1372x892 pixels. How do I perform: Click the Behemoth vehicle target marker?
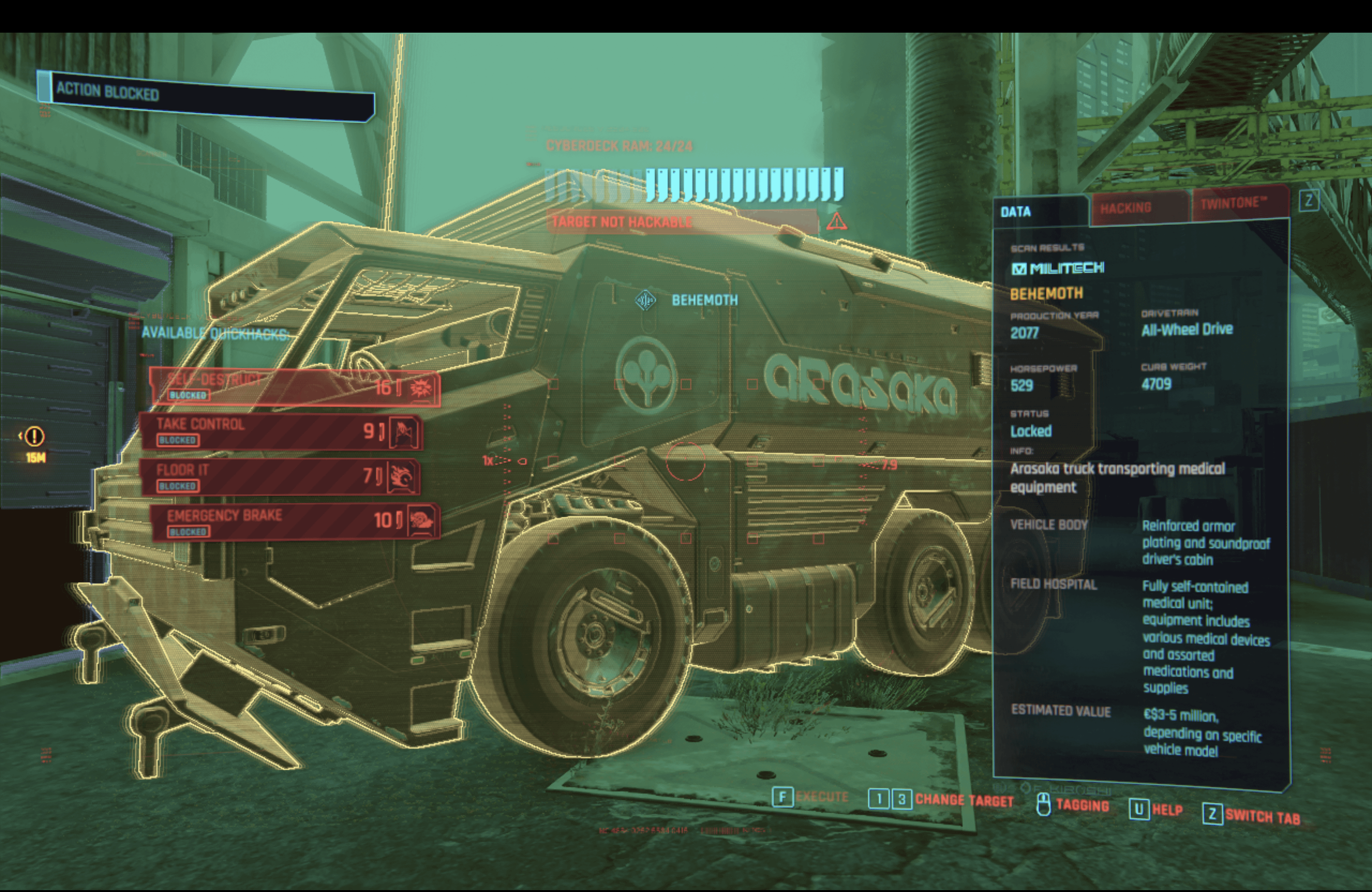pyautogui.click(x=646, y=300)
